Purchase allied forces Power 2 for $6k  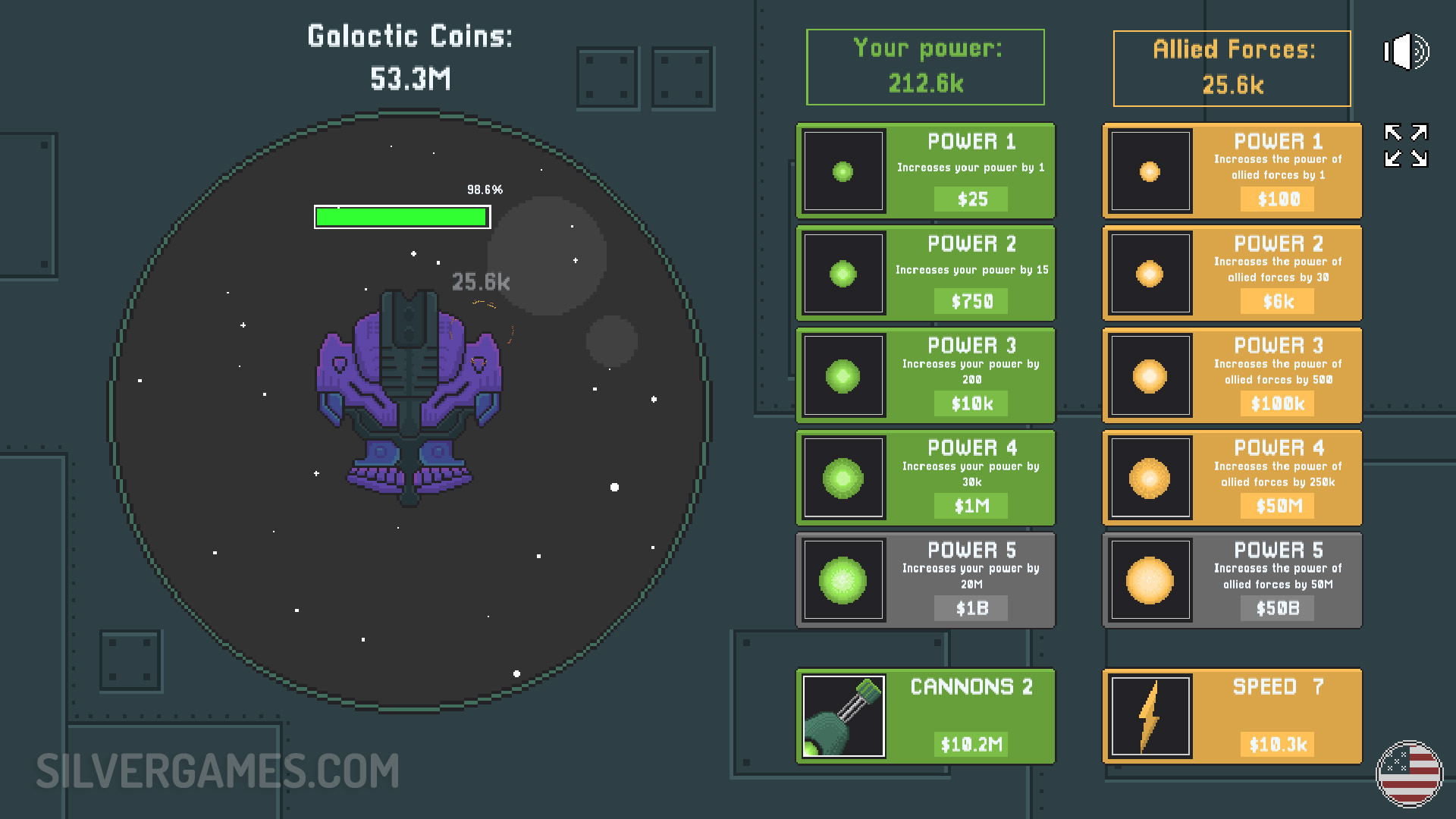pos(1232,274)
